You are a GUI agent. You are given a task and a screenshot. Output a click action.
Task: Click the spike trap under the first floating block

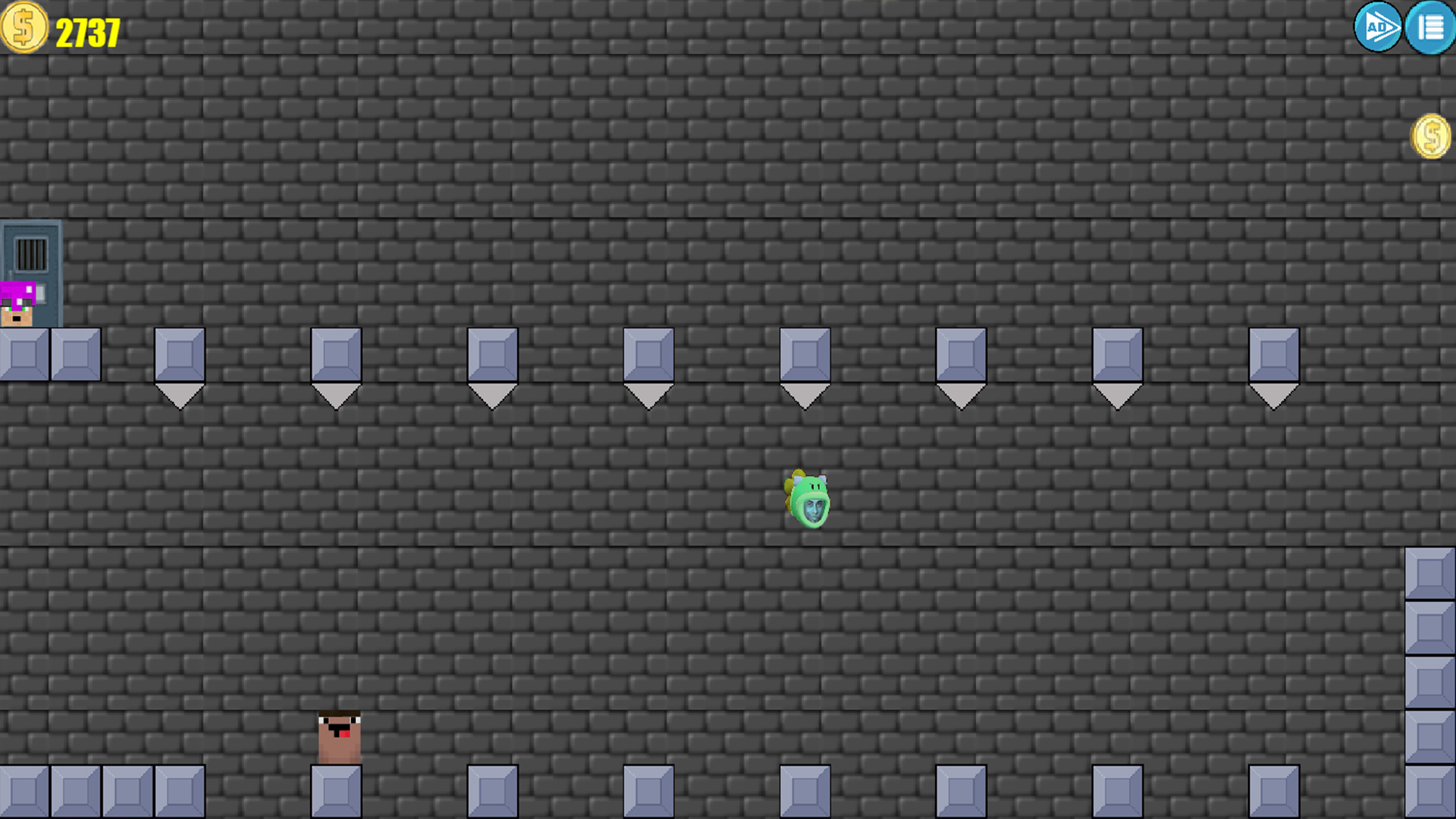(179, 394)
